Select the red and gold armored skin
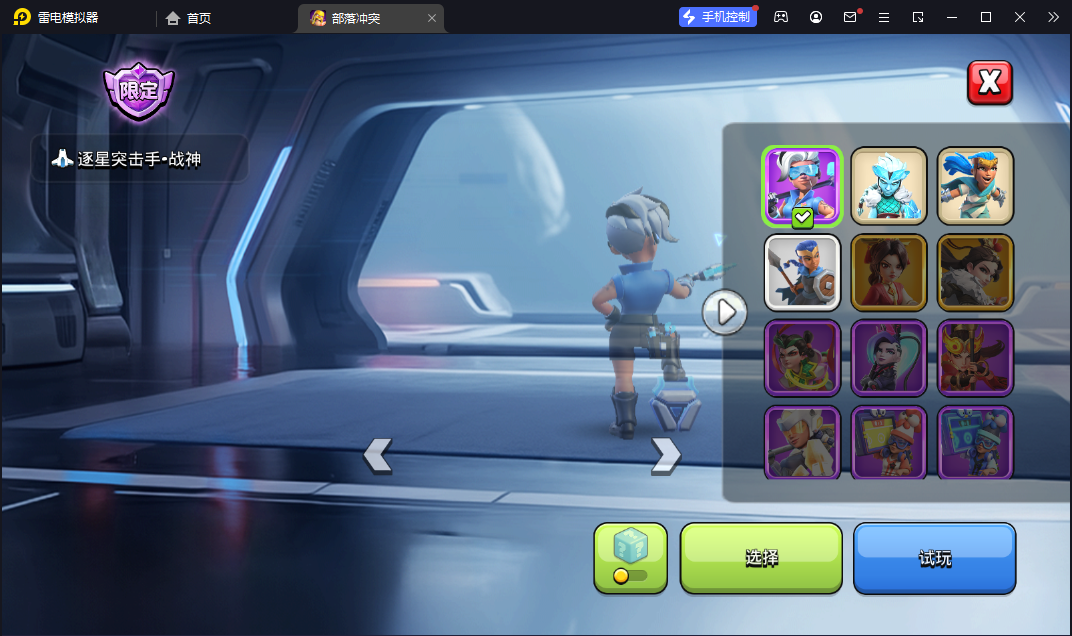Image resolution: width=1072 pixels, height=636 pixels. coord(975,358)
